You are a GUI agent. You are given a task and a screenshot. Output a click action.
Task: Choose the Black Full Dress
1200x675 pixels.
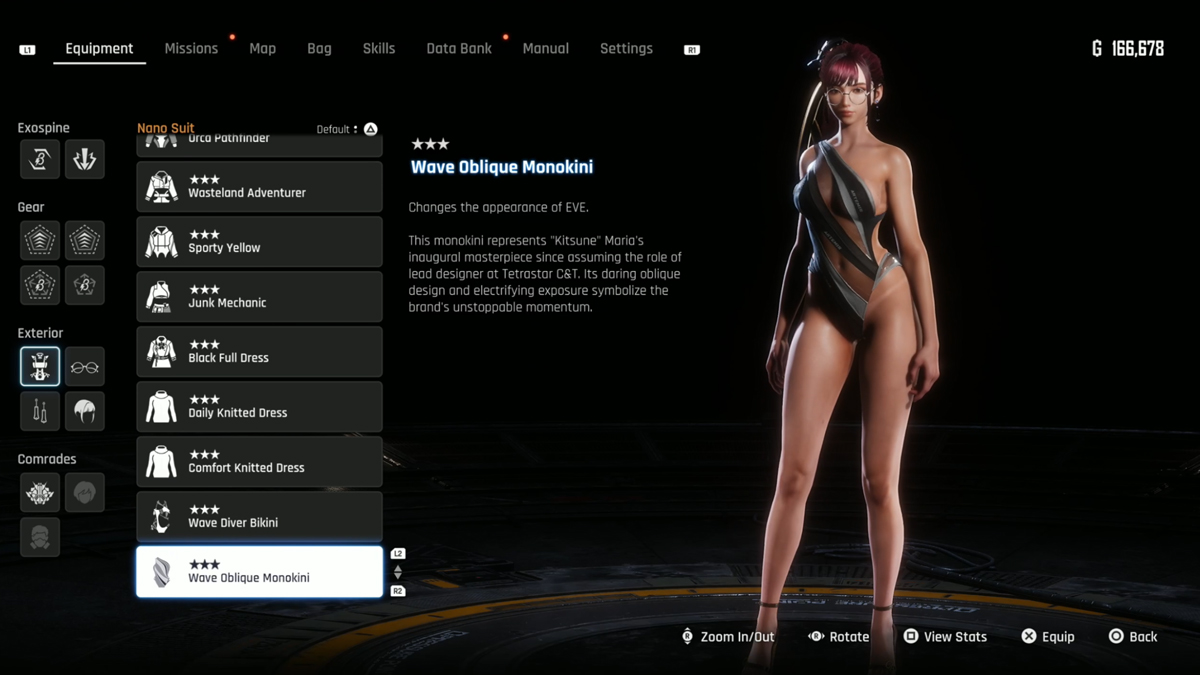pyautogui.click(x=259, y=352)
